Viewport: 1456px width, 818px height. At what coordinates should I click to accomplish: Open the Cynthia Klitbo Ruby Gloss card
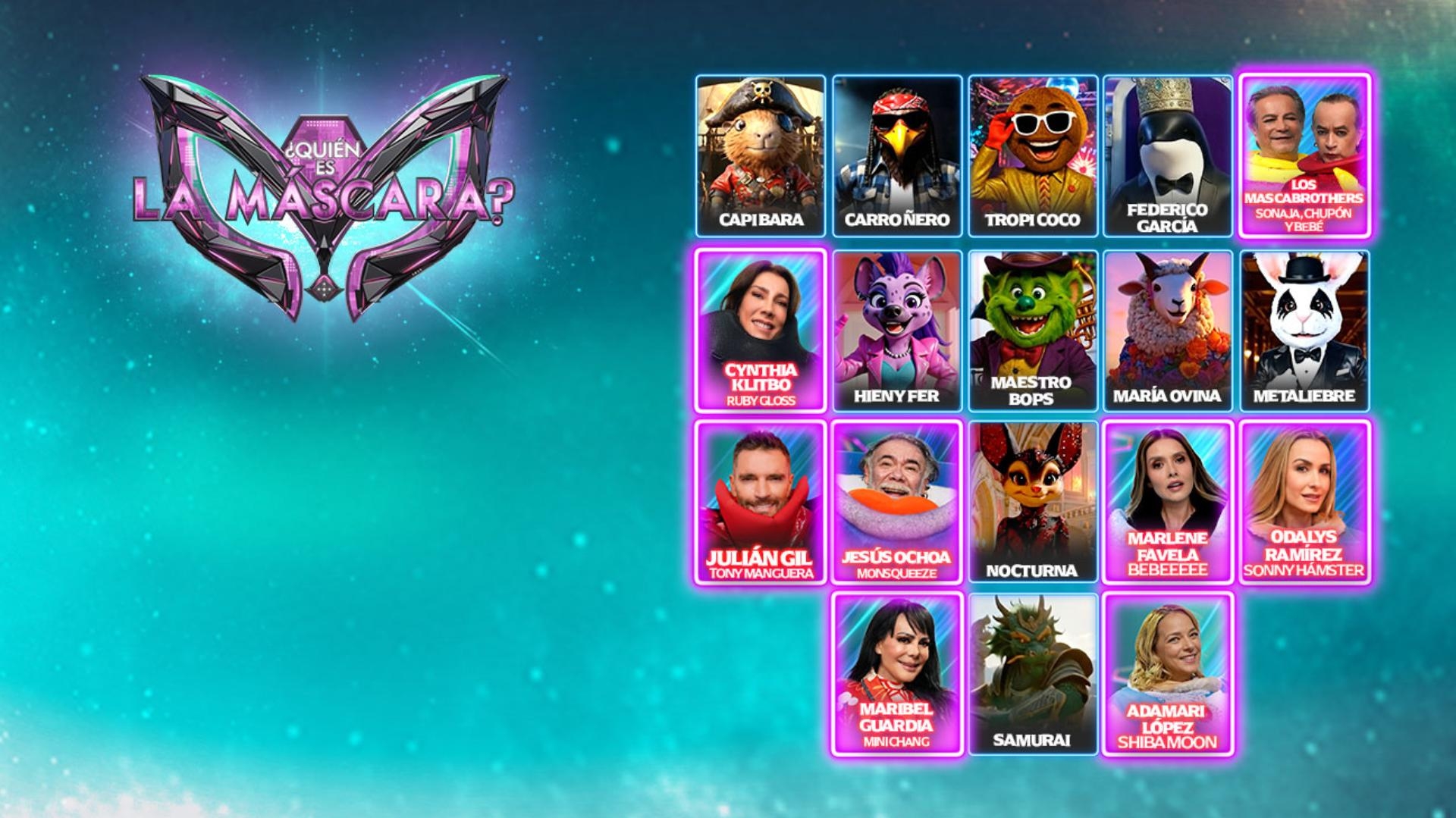point(761,331)
